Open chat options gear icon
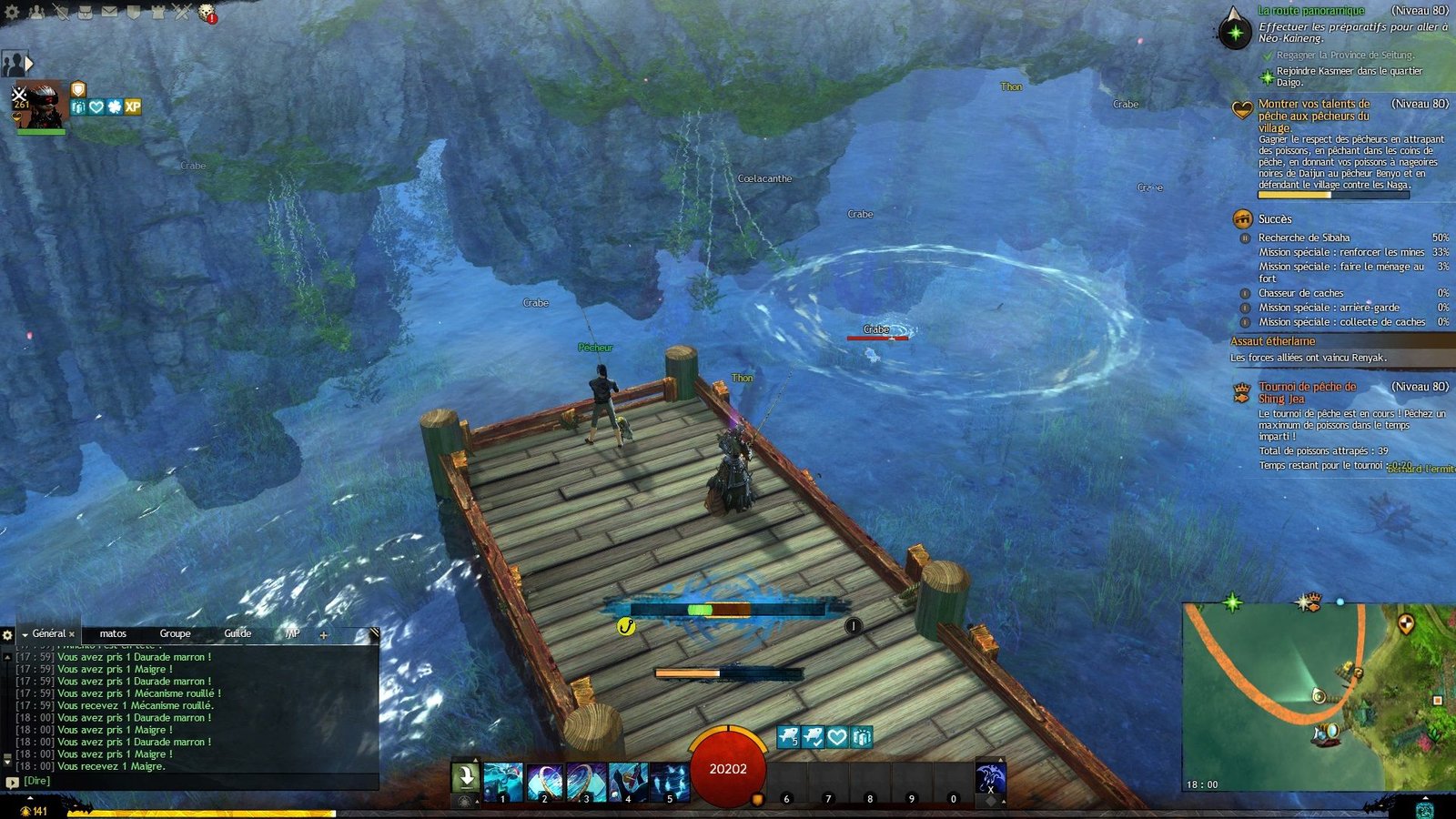This screenshot has height=819, width=1456. click(8, 634)
